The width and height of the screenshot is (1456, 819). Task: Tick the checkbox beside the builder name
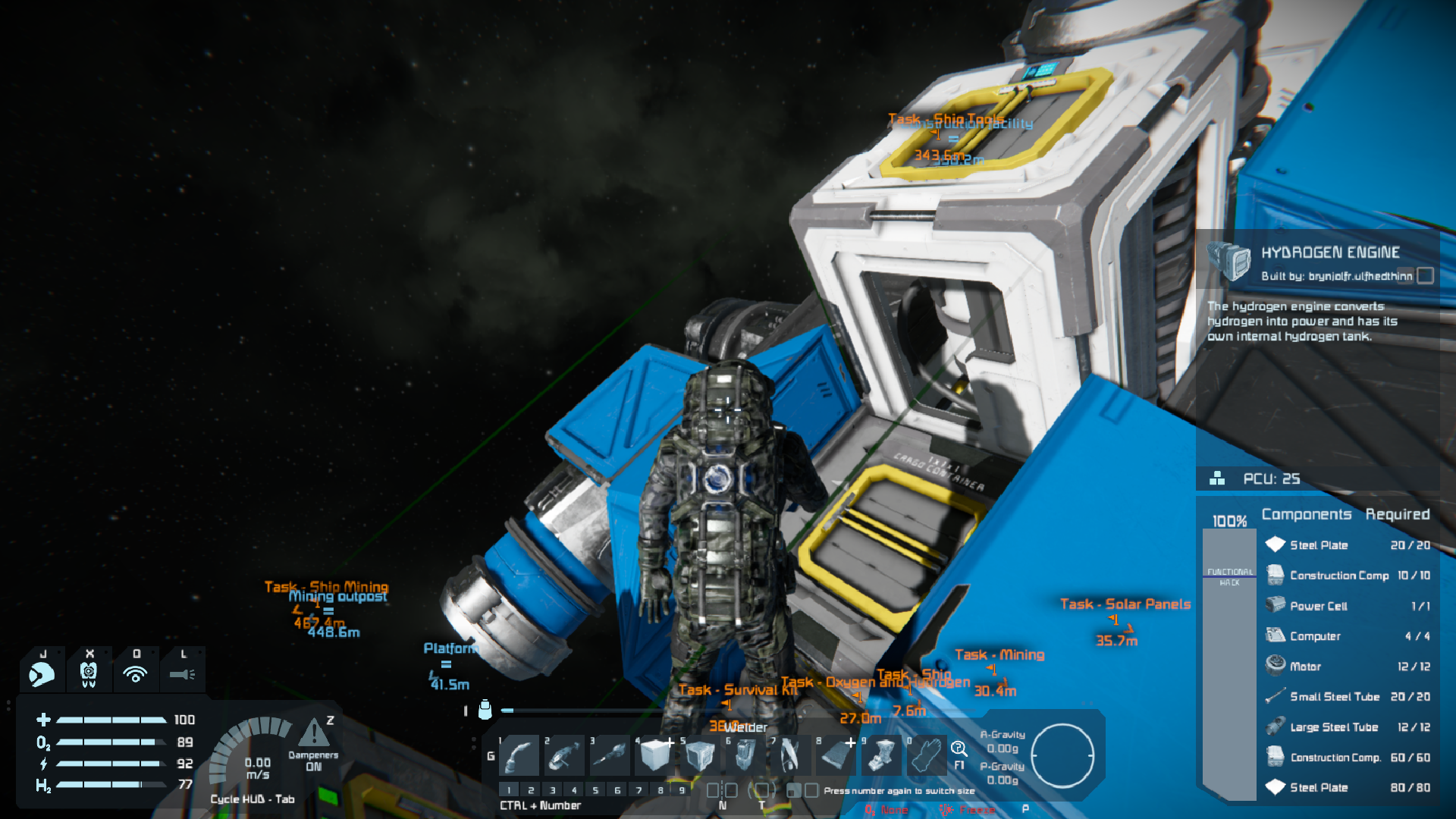(x=1426, y=276)
